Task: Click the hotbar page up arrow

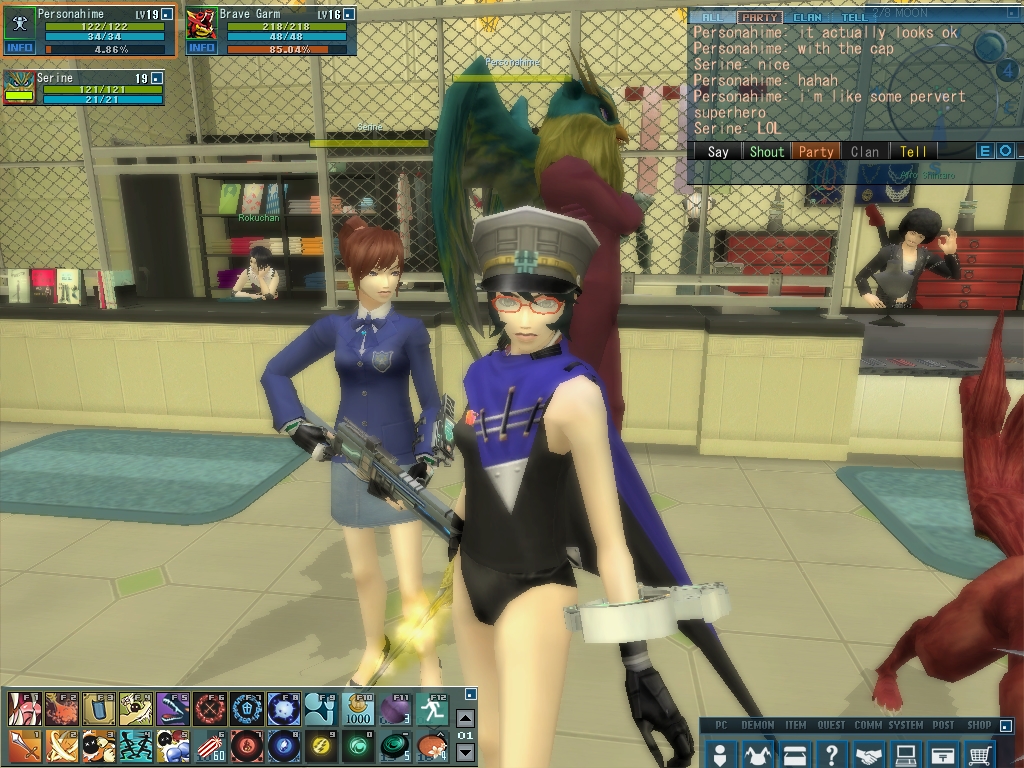Action: [x=465, y=719]
